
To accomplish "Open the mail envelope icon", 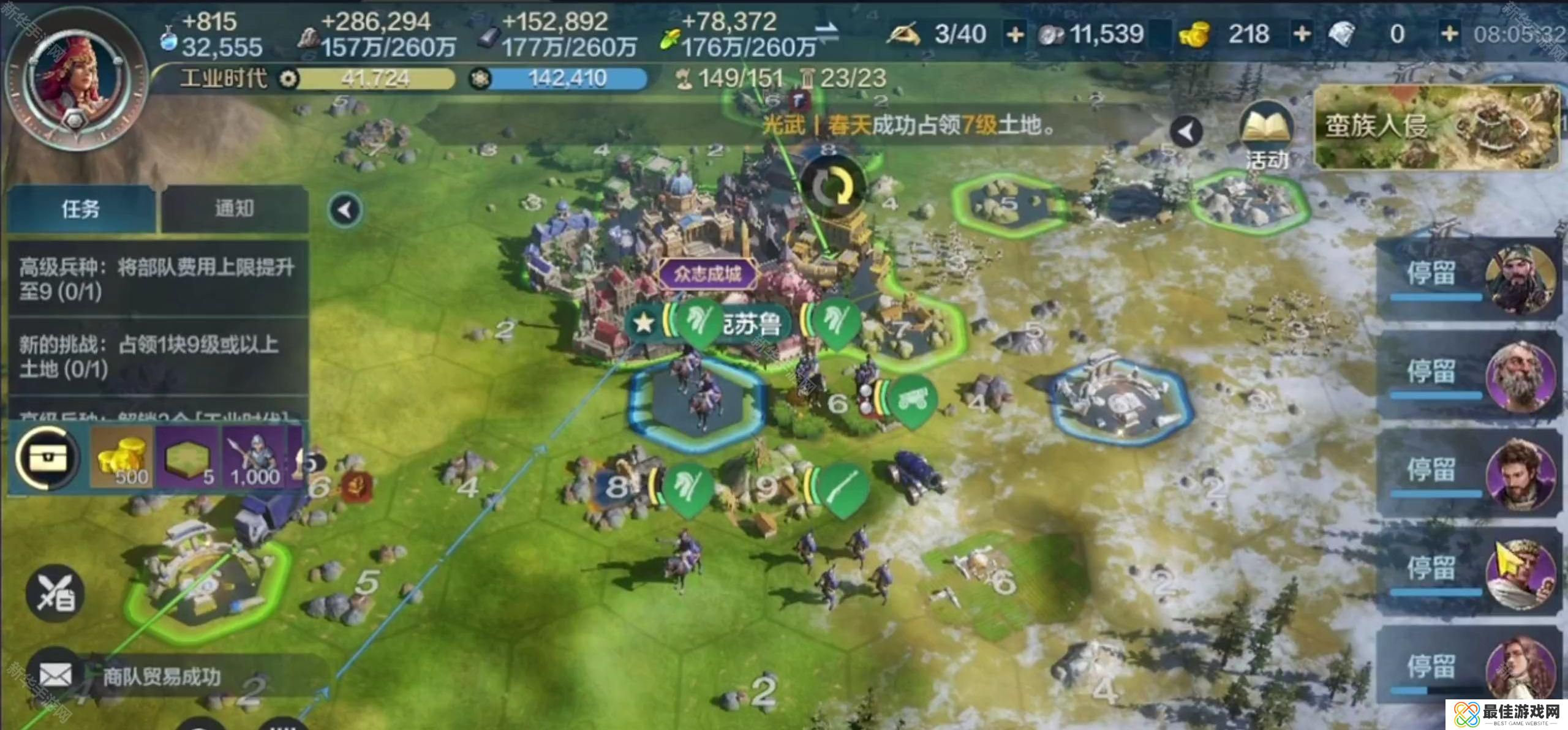I will 56,675.
